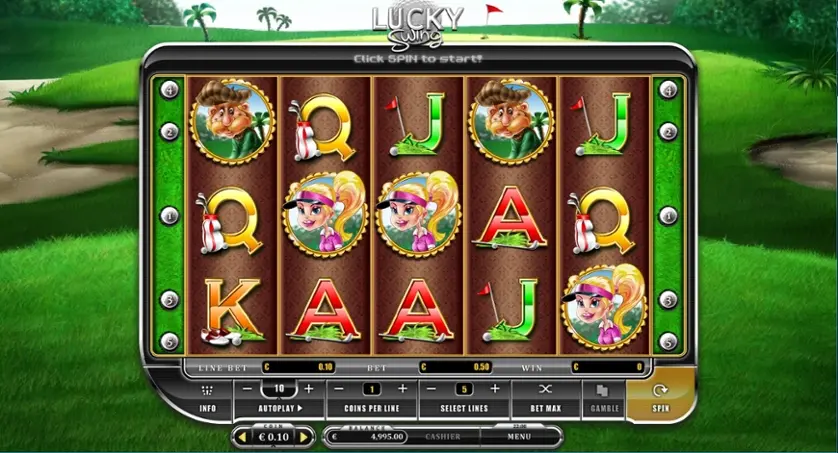This screenshot has width=838, height=453.
Task: Activate BET MAX
Action: pyautogui.click(x=545, y=397)
